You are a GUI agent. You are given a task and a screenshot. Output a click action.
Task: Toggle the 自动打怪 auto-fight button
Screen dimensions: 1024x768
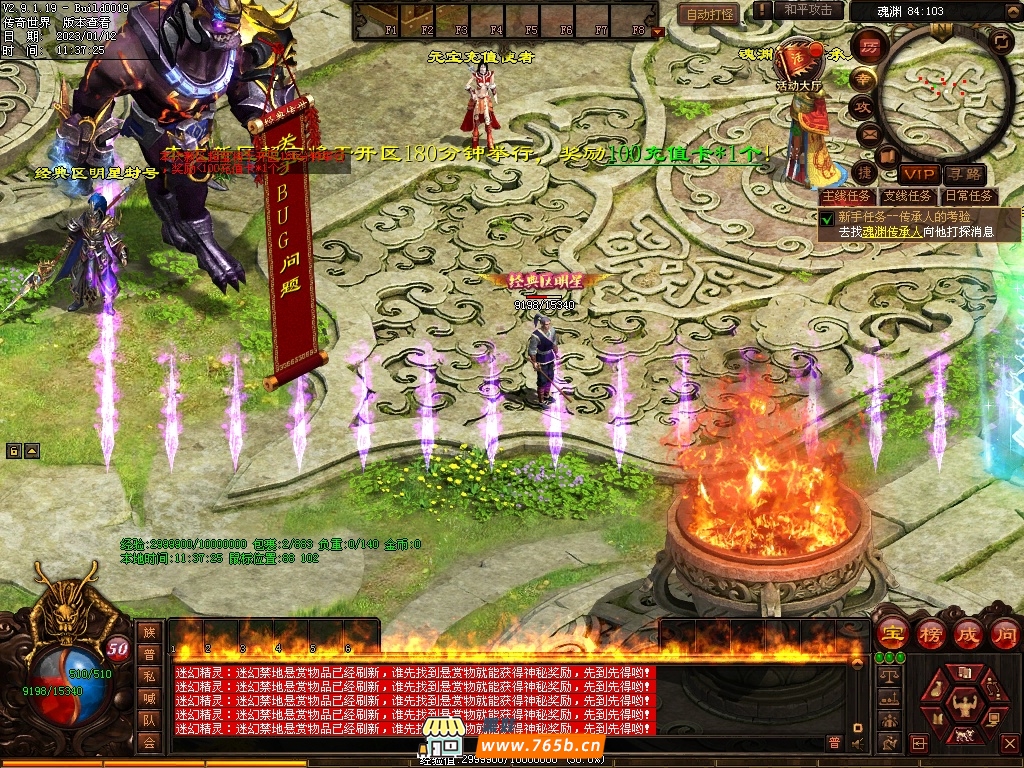[709, 14]
